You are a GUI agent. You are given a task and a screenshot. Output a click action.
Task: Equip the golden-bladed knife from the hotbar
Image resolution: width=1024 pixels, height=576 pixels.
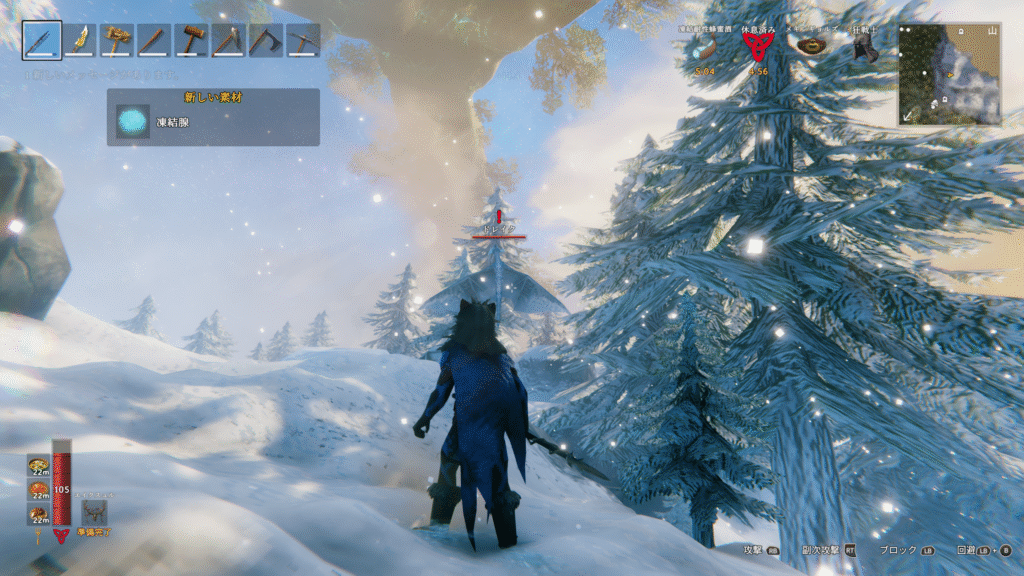coord(79,40)
